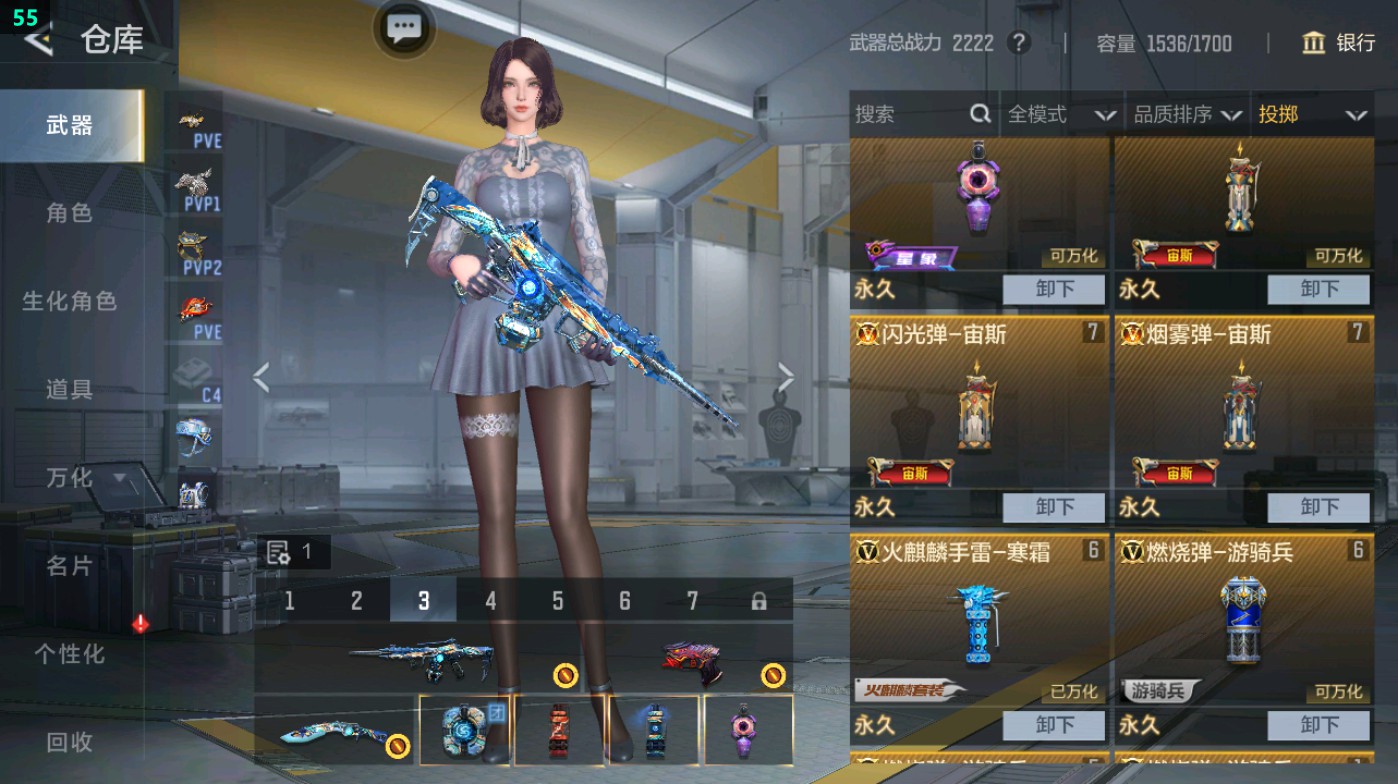Unequip the 燃烧弹-游骑兵 incendiary grenade
Image resolution: width=1398 pixels, height=784 pixels.
(x=1319, y=725)
